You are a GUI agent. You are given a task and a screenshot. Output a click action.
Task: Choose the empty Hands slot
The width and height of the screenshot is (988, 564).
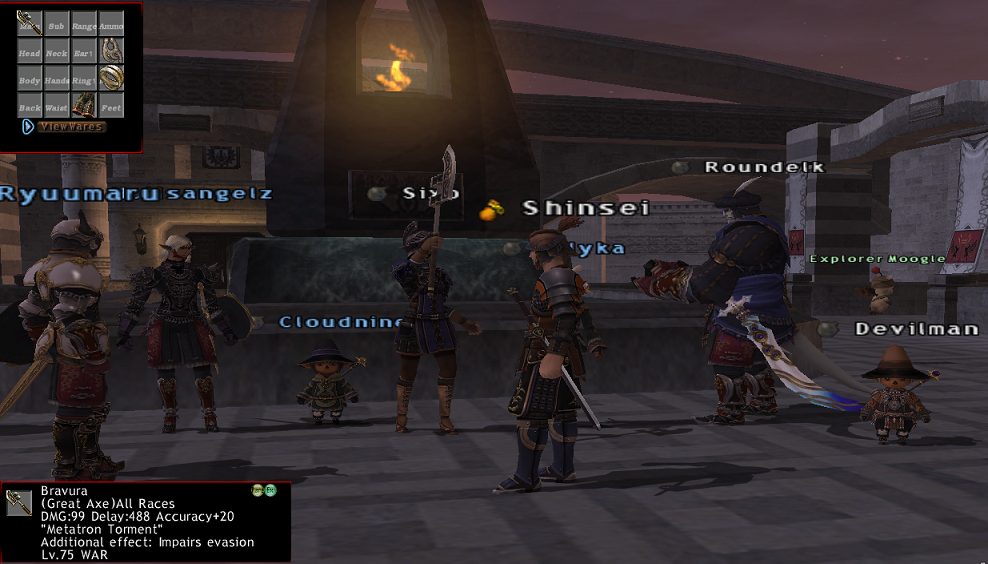(x=56, y=77)
